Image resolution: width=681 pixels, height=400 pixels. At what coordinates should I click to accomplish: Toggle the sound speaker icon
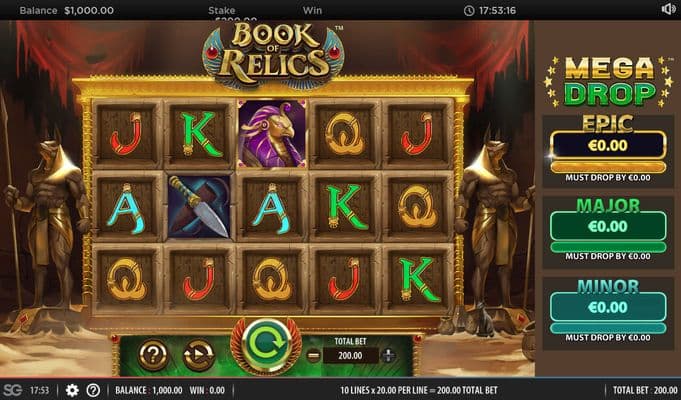(x=668, y=9)
